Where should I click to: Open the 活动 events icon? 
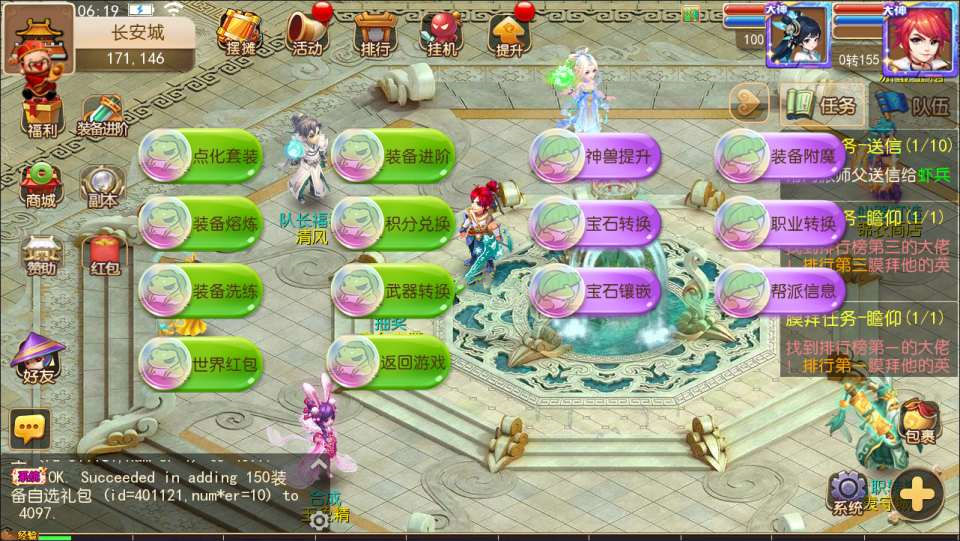tap(307, 34)
